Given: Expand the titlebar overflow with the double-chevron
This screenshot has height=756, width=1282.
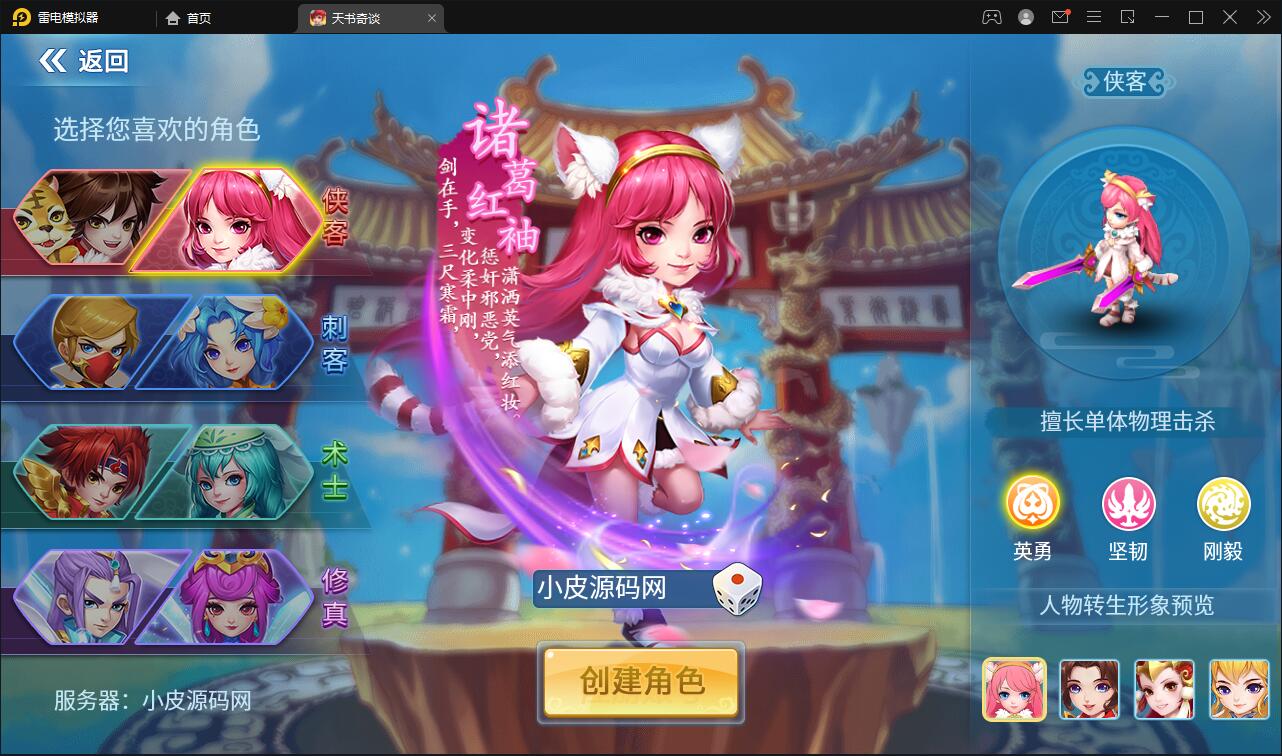Looking at the screenshot, I should point(1262,17).
